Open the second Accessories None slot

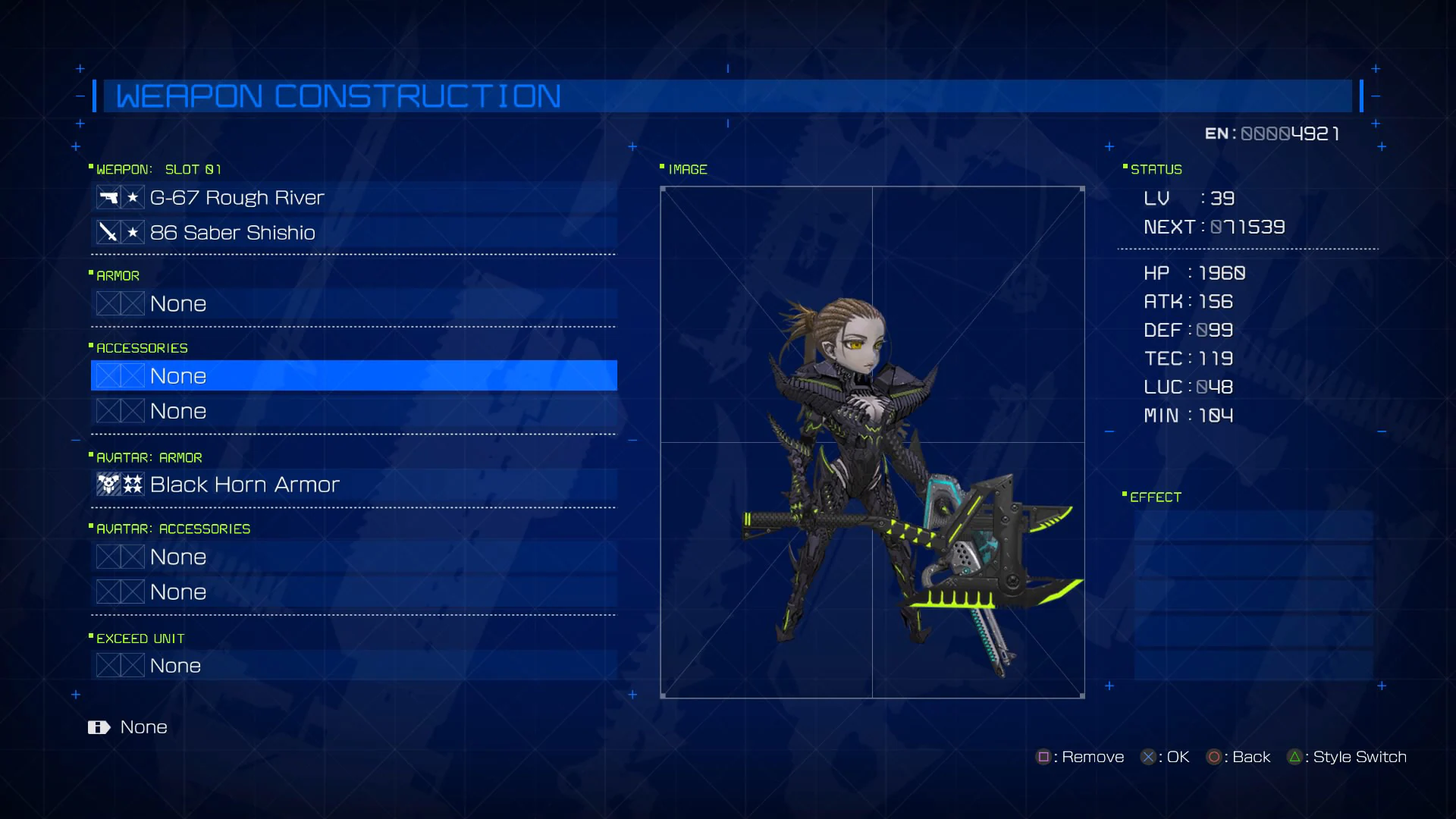[x=303, y=410]
